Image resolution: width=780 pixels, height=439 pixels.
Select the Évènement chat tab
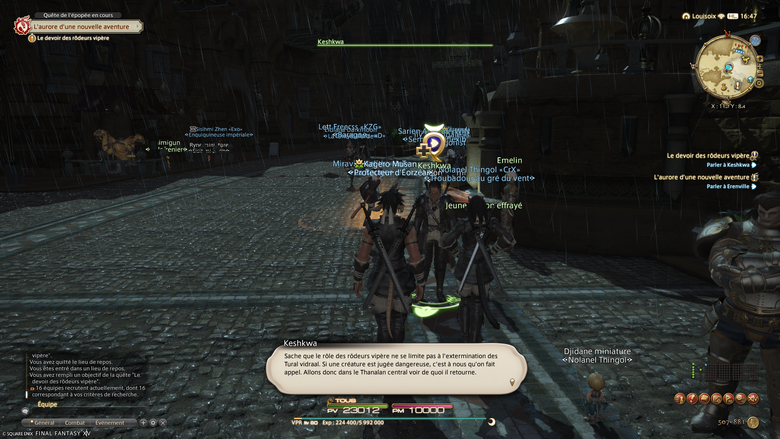(x=110, y=423)
